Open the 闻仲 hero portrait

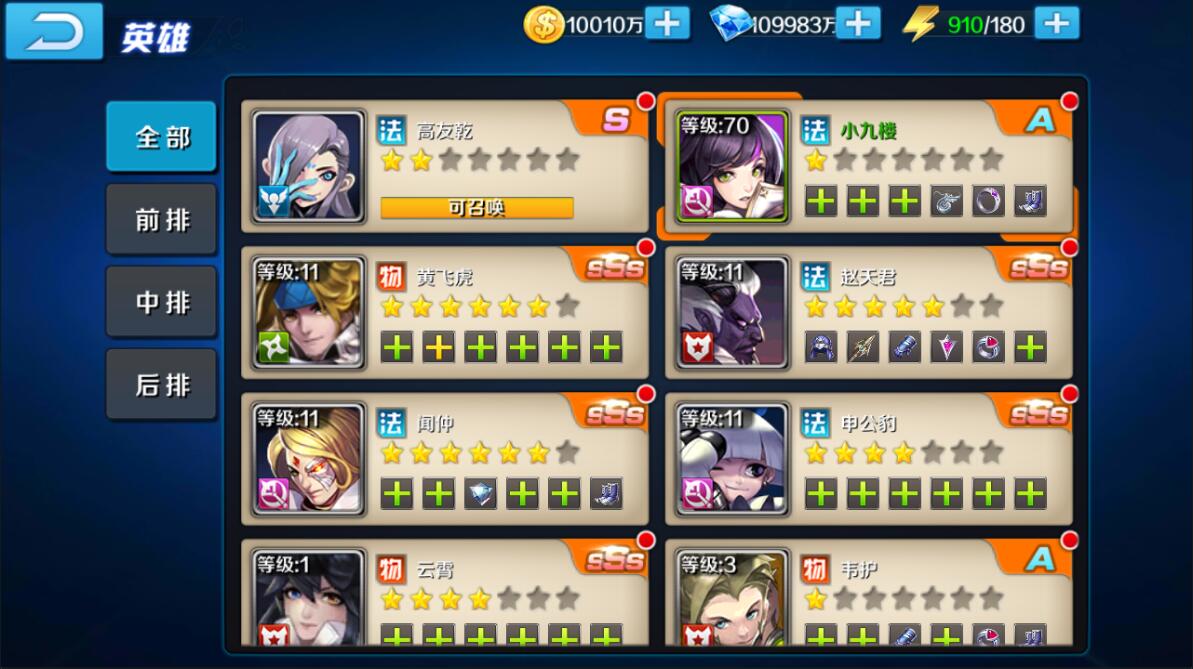pyautogui.click(x=308, y=459)
